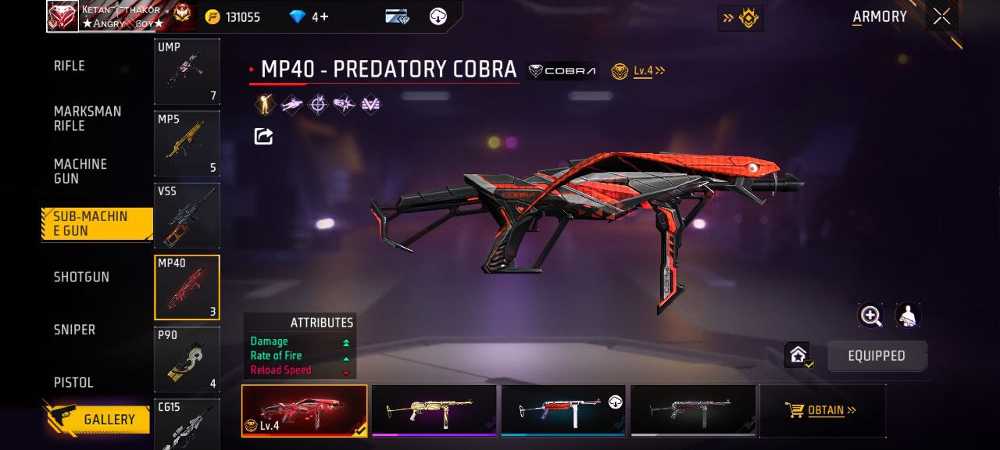This screenshot has width=1000, height=450.
Task: Click the share icon below the weapon name
Action: (264, 136)
